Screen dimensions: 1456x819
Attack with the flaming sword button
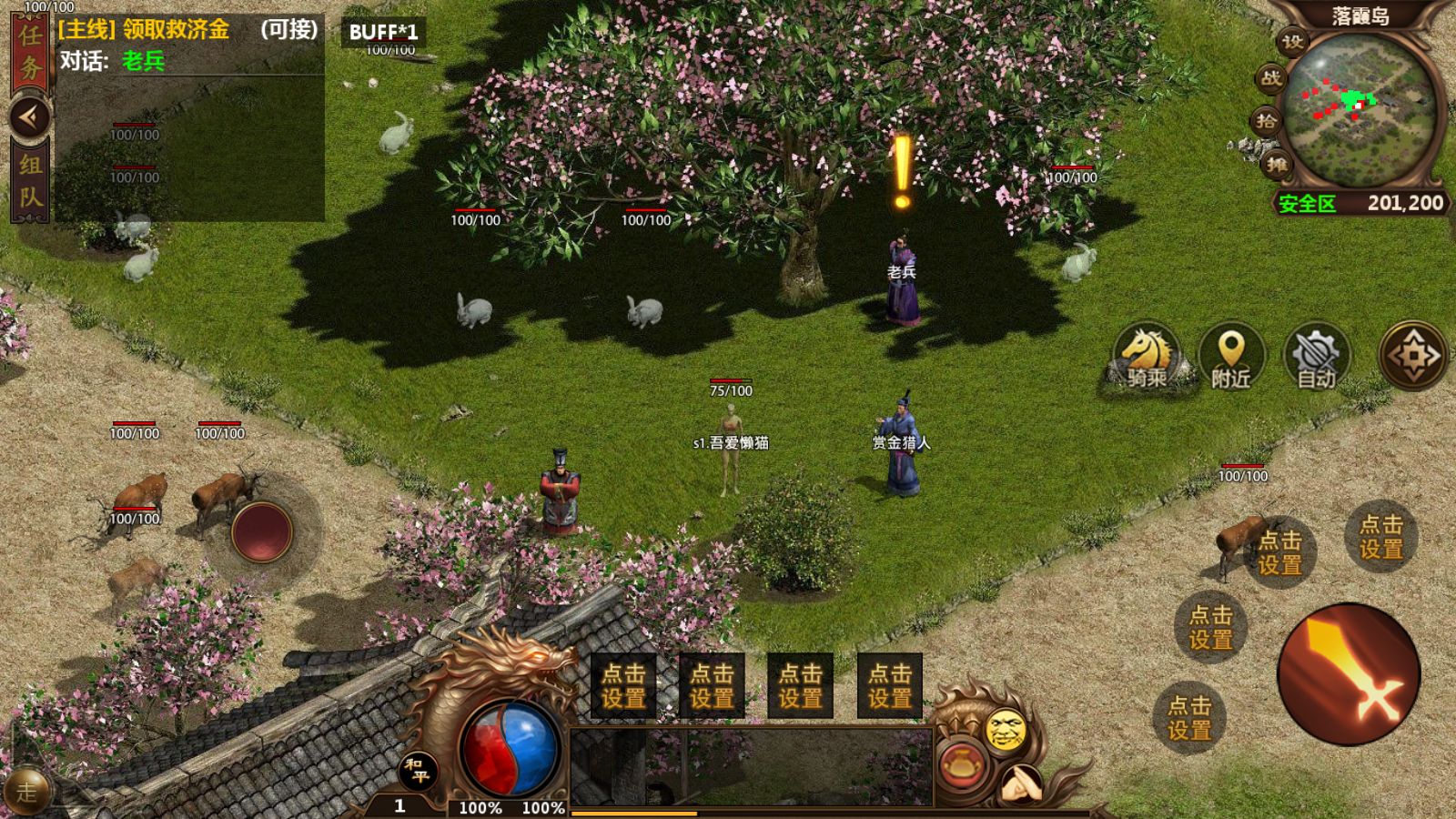pos(1349,674)
